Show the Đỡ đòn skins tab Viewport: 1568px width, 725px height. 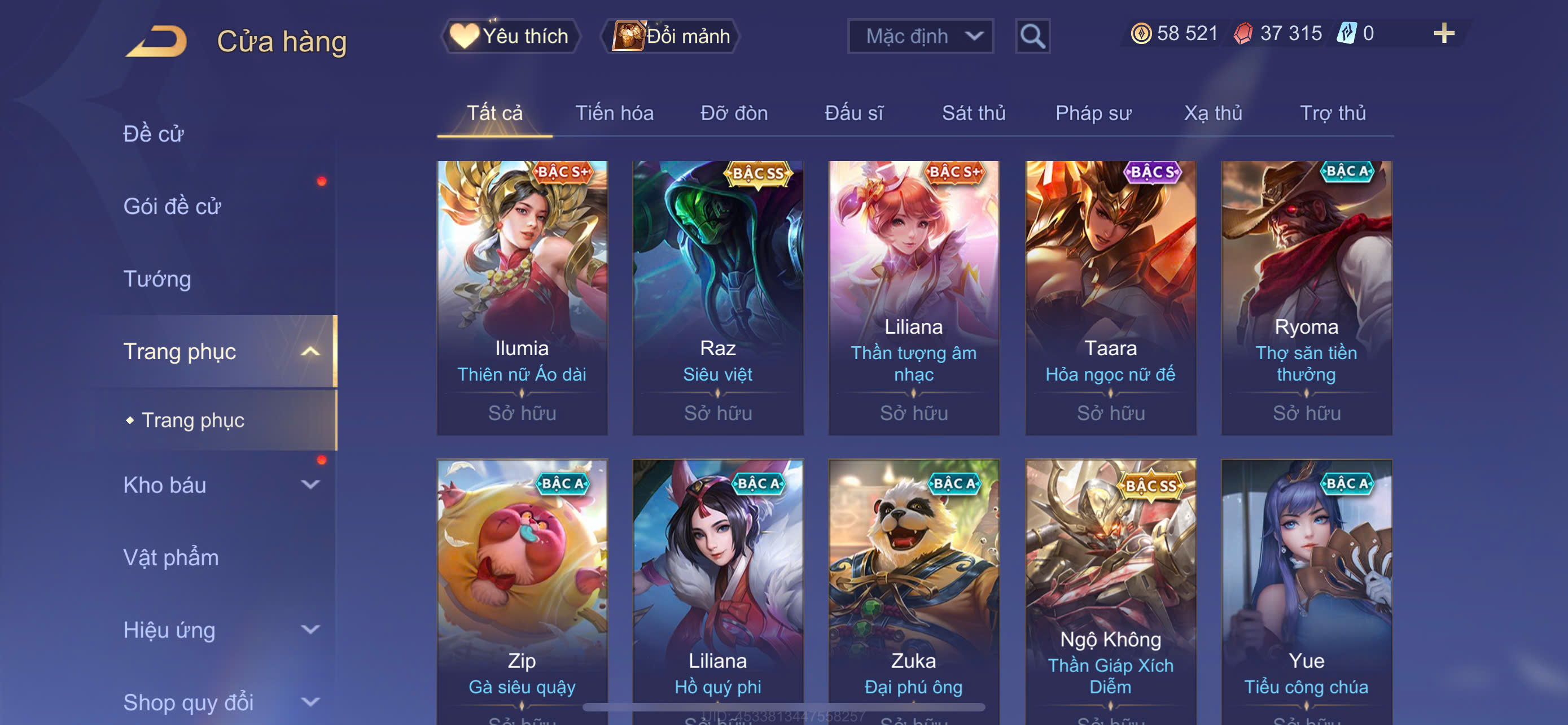(x=733, y=113)
